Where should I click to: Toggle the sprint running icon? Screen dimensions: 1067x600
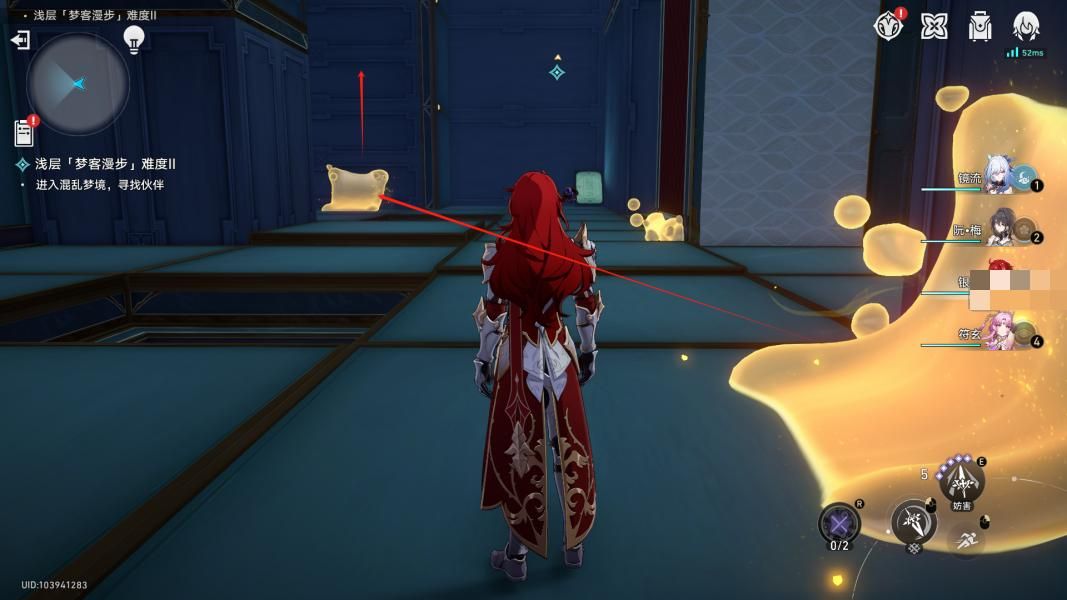(x=964, y=541)
